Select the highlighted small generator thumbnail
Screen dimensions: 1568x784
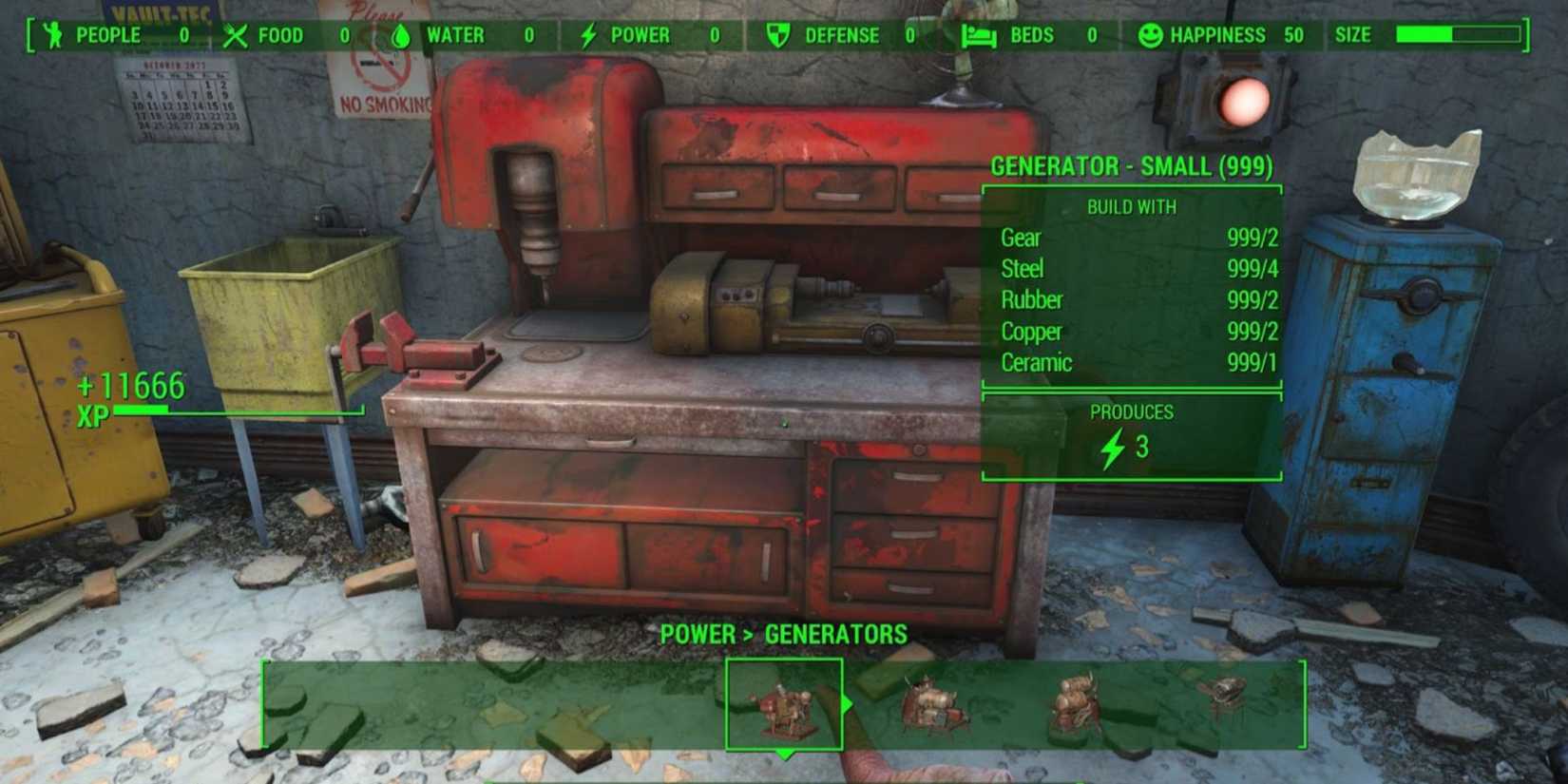click(785, 705)
